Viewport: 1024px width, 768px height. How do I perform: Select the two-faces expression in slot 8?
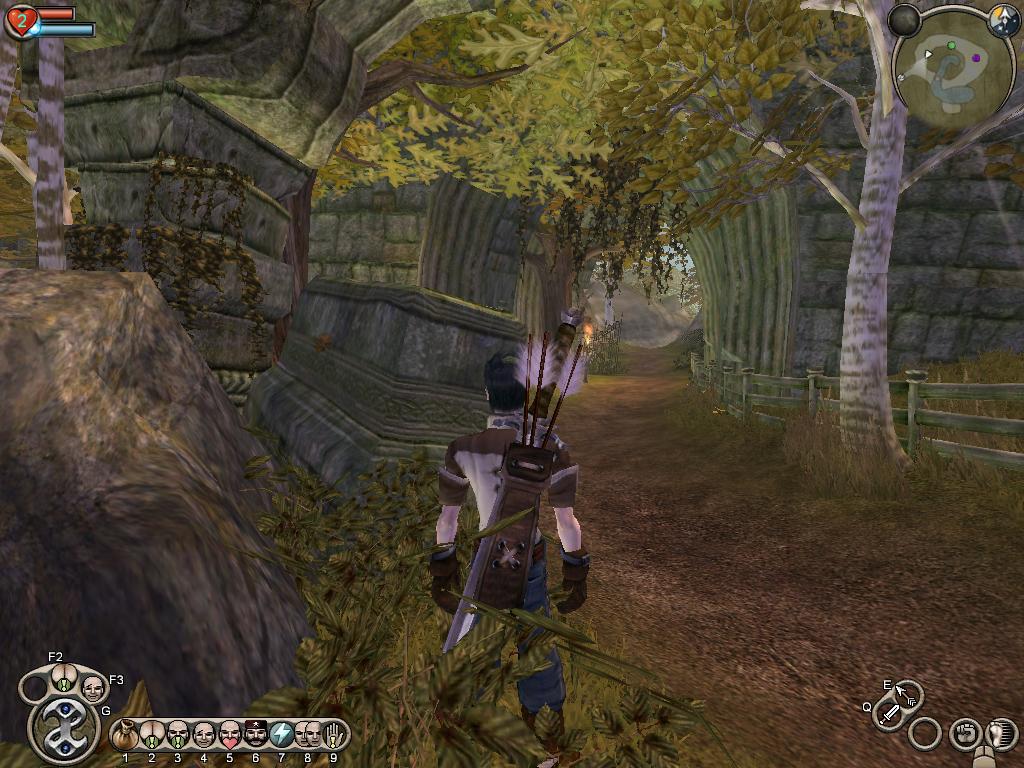[308, 735]
